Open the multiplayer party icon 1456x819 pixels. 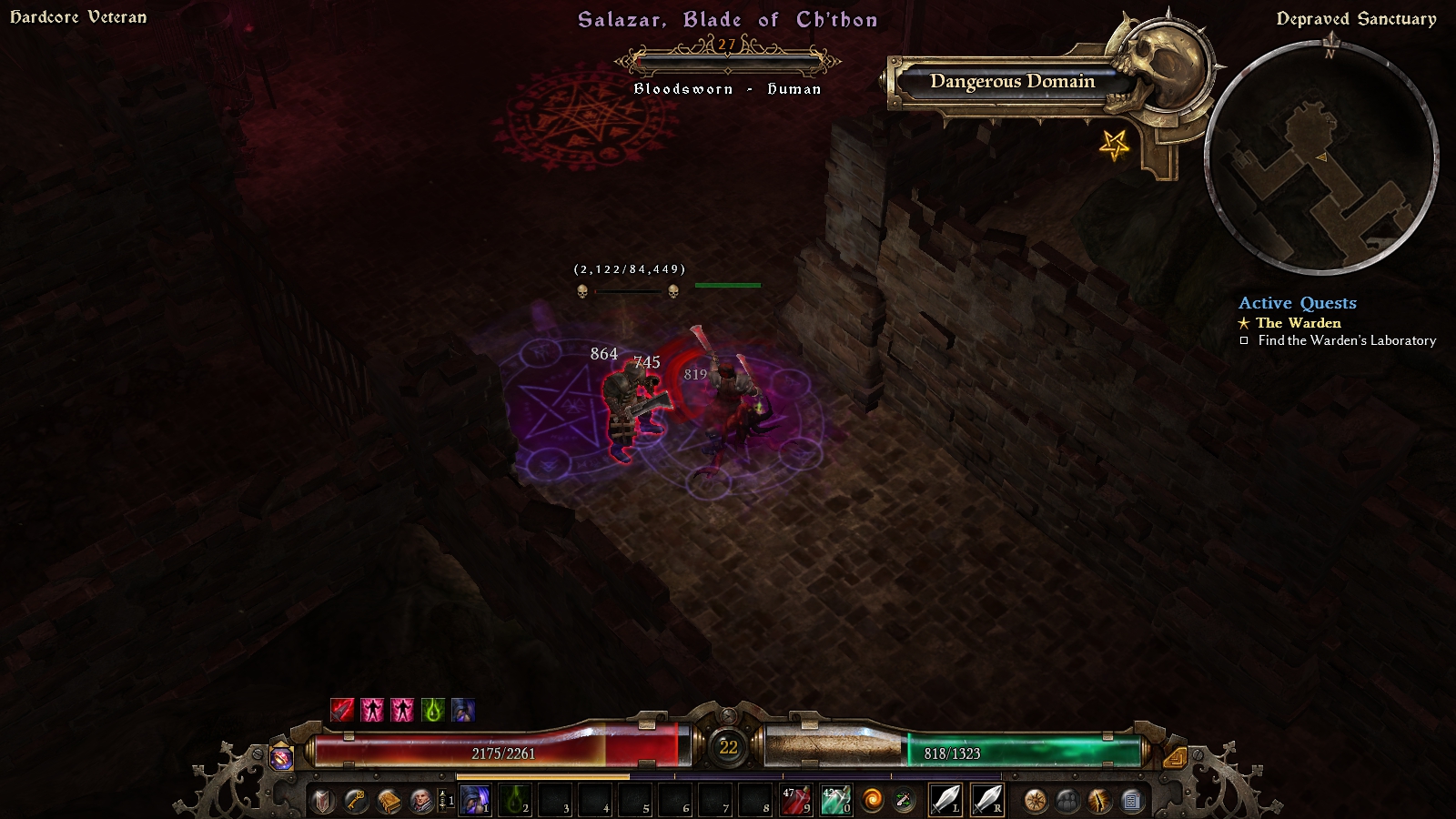tap(1067, 801)
